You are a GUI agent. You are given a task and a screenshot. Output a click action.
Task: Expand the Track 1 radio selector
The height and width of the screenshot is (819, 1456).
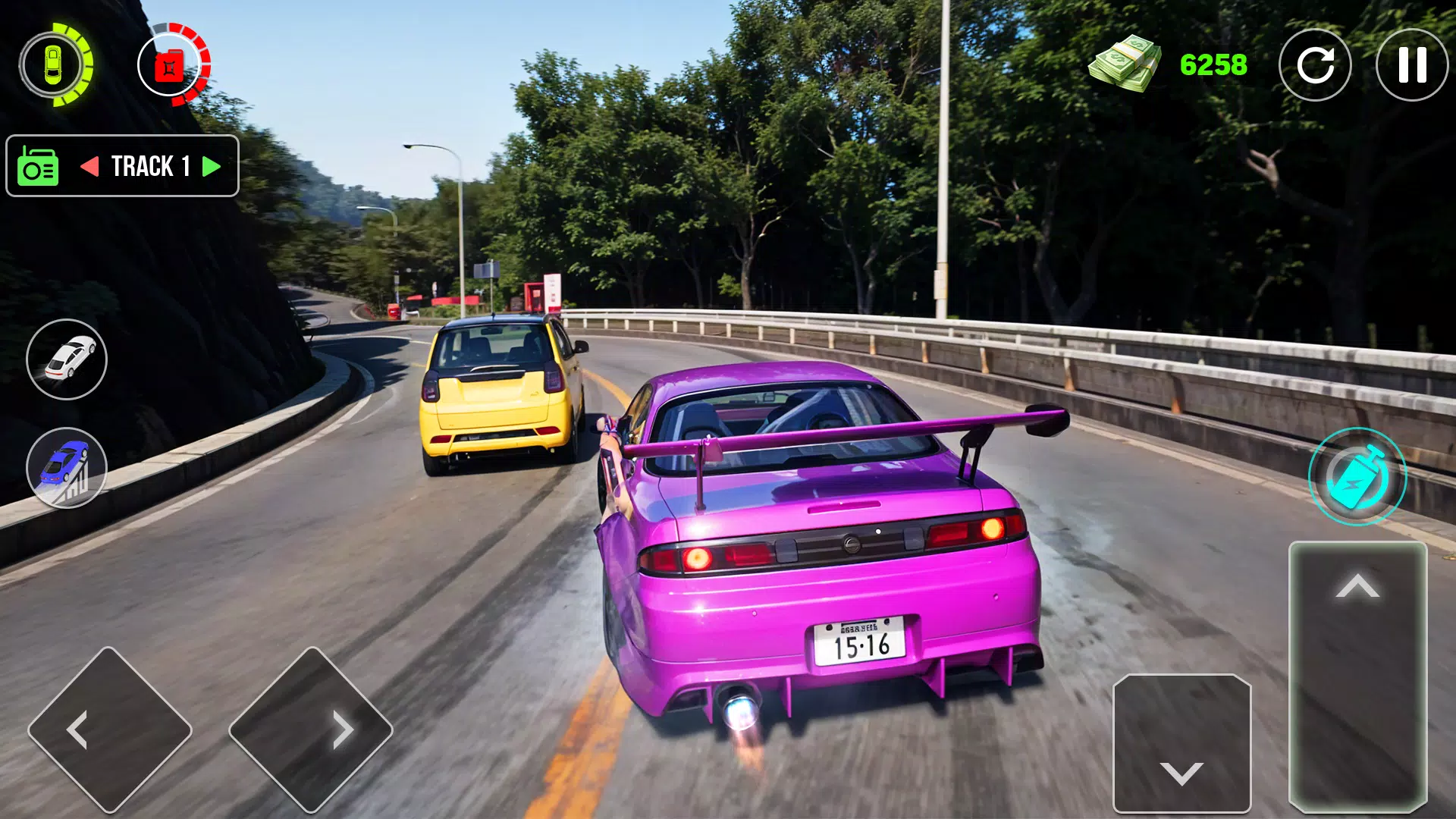pos(121,165)
